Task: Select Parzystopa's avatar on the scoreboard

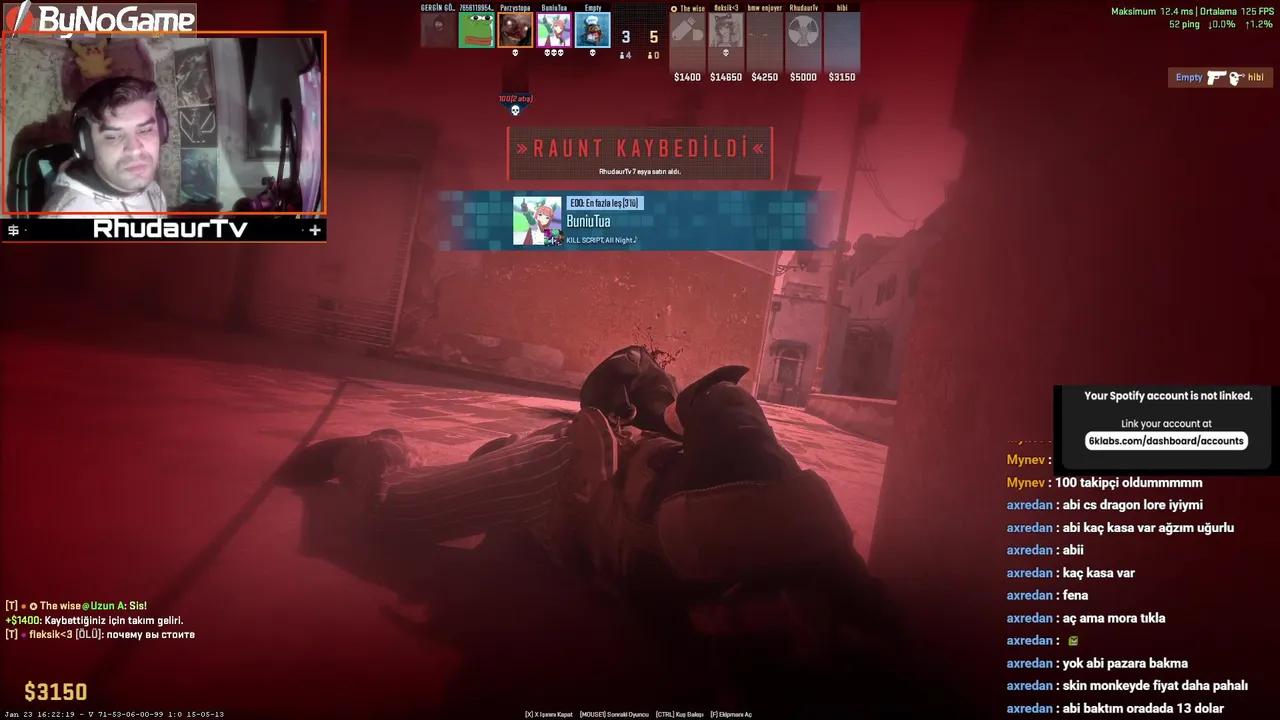Action: pyautogui.click(x=515, y=28)
